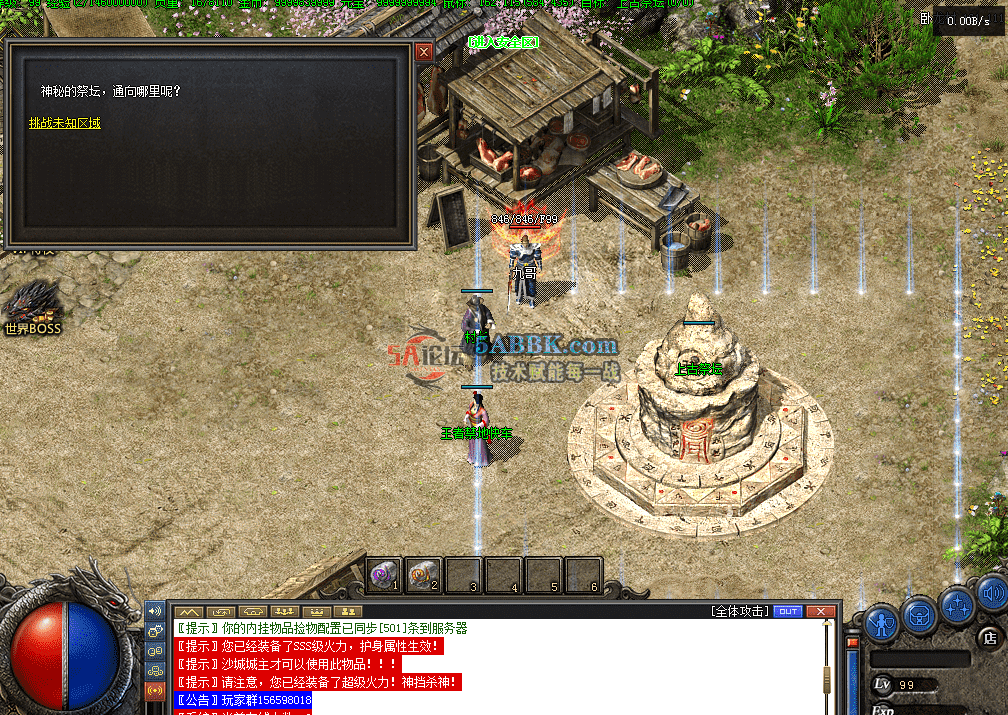Use the item in hotbar slot 1

pos(384,574)
